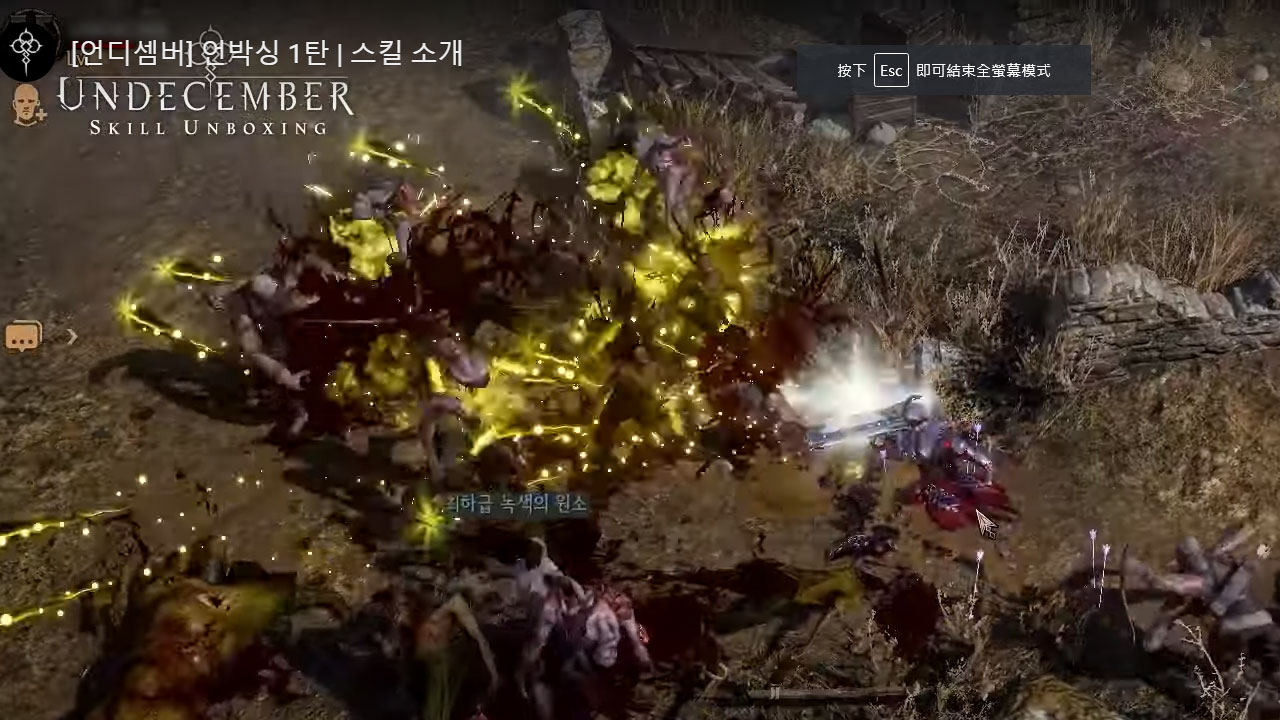The width and height of the screenshot is (1280, 720).
Task: Expand the chat panel arrow
Action: pos(72,337)
